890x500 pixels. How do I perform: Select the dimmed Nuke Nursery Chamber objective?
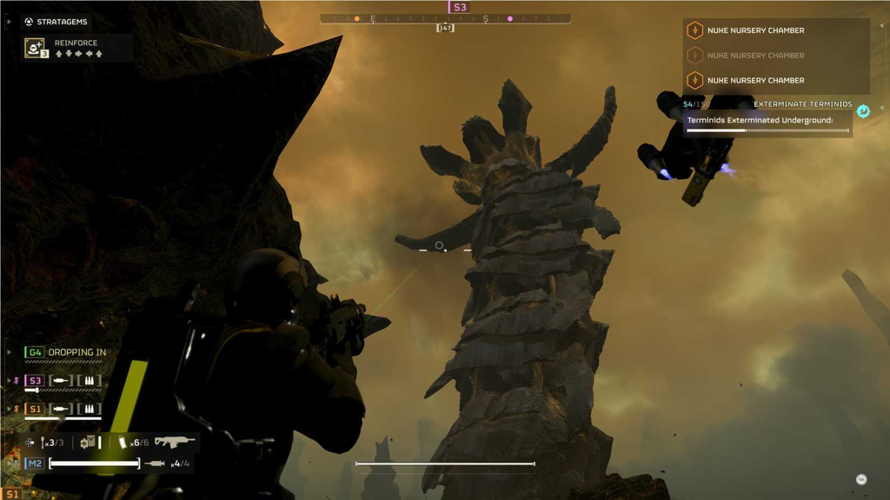click(755, 55)
